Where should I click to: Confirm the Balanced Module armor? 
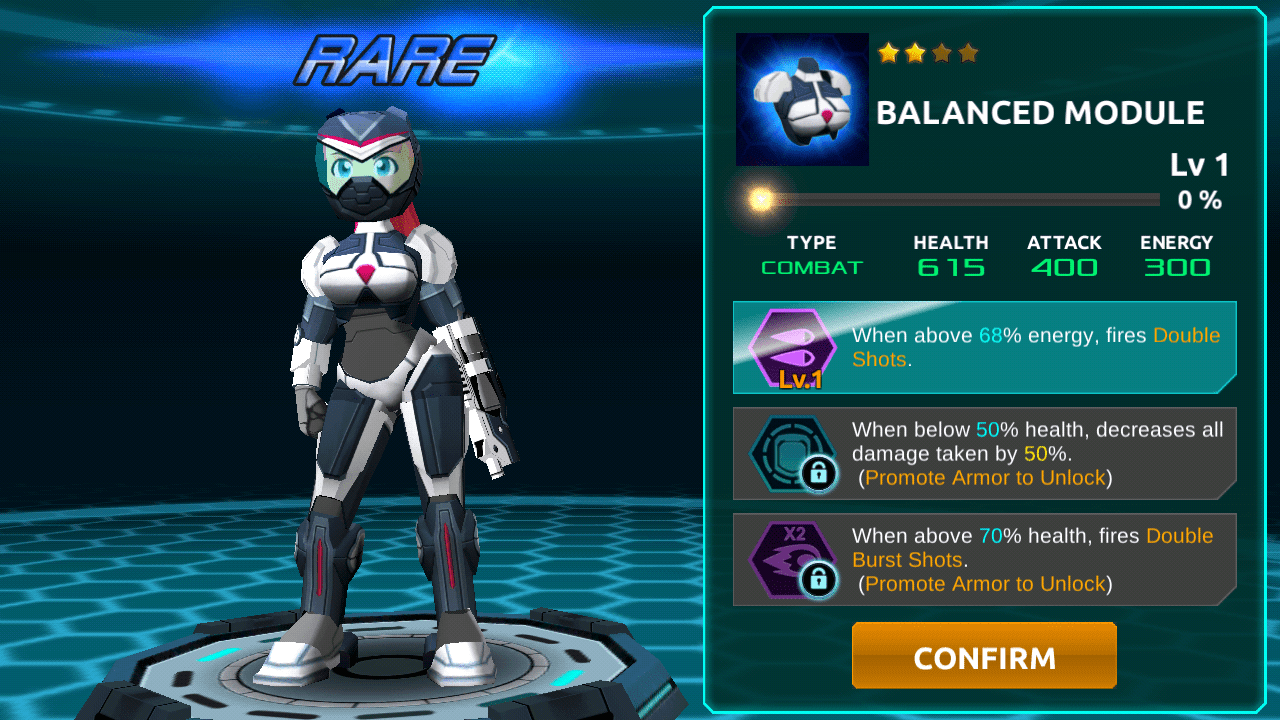984,656
